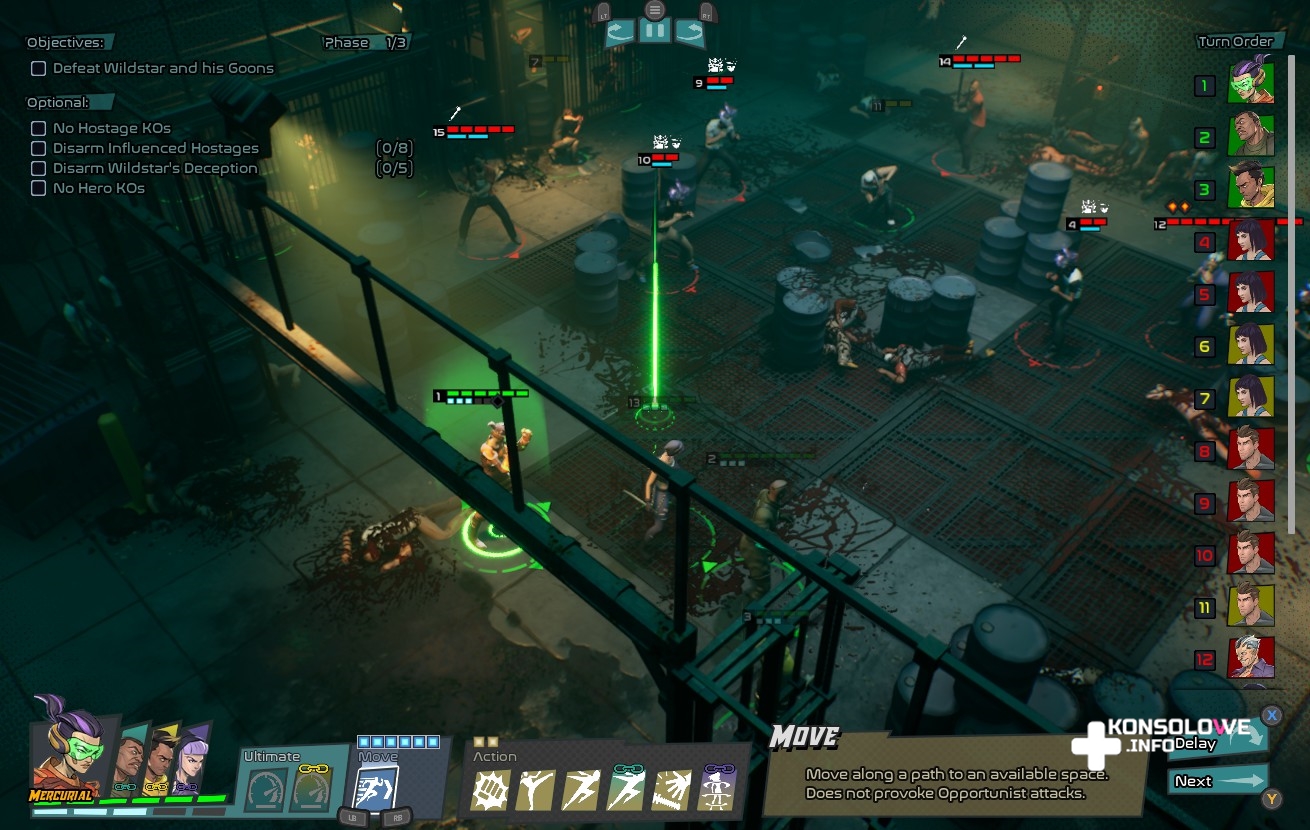This screenshot has height=830, width=1310.
Task: Select Mercurial's large portrait
Action: (x=65, y=750)
